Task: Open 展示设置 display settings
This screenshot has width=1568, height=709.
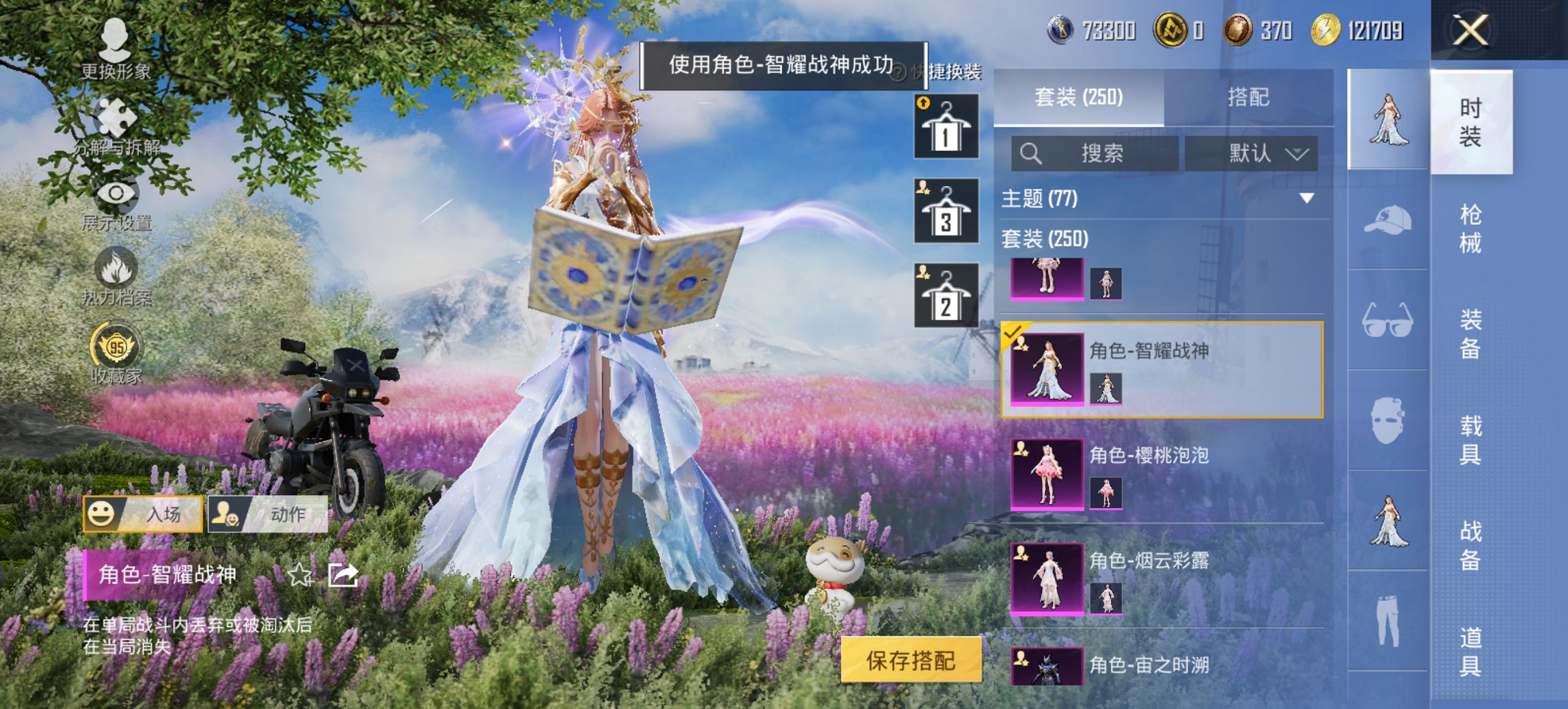Action: tap(116, 198)
